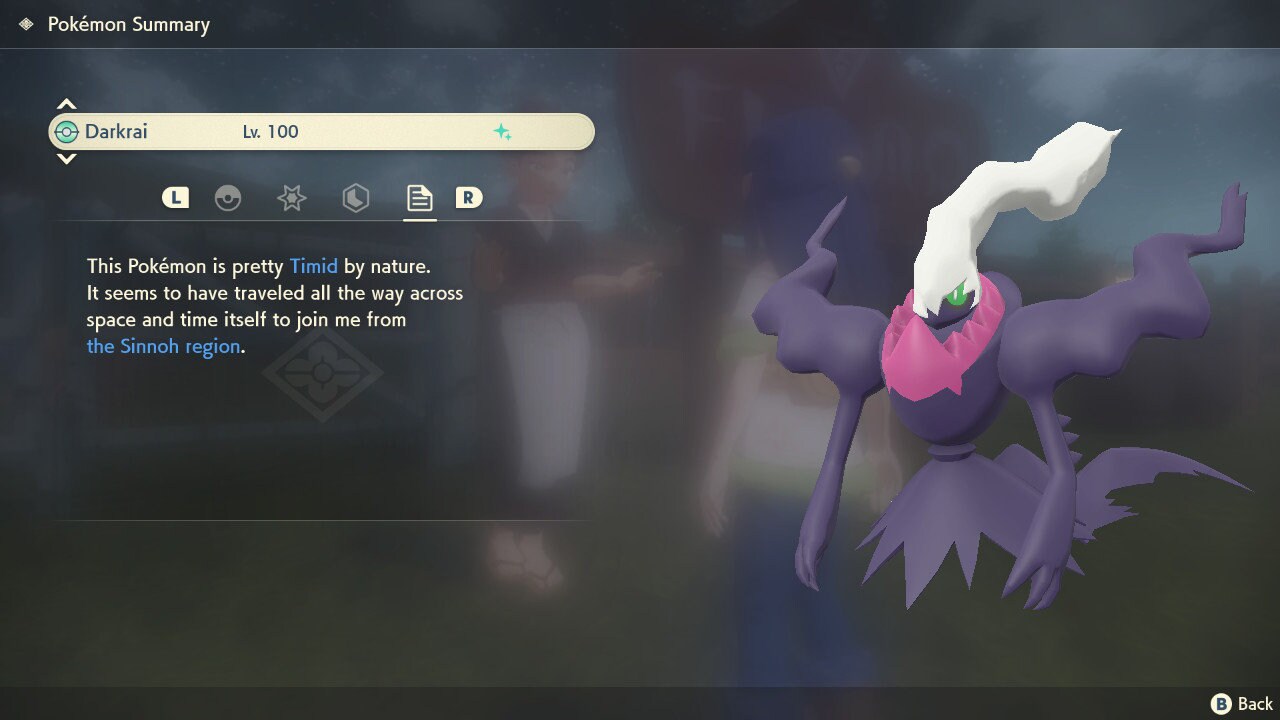Choose the document notes tab
This screenshot has height=720, width=1280.
[419, 198]
